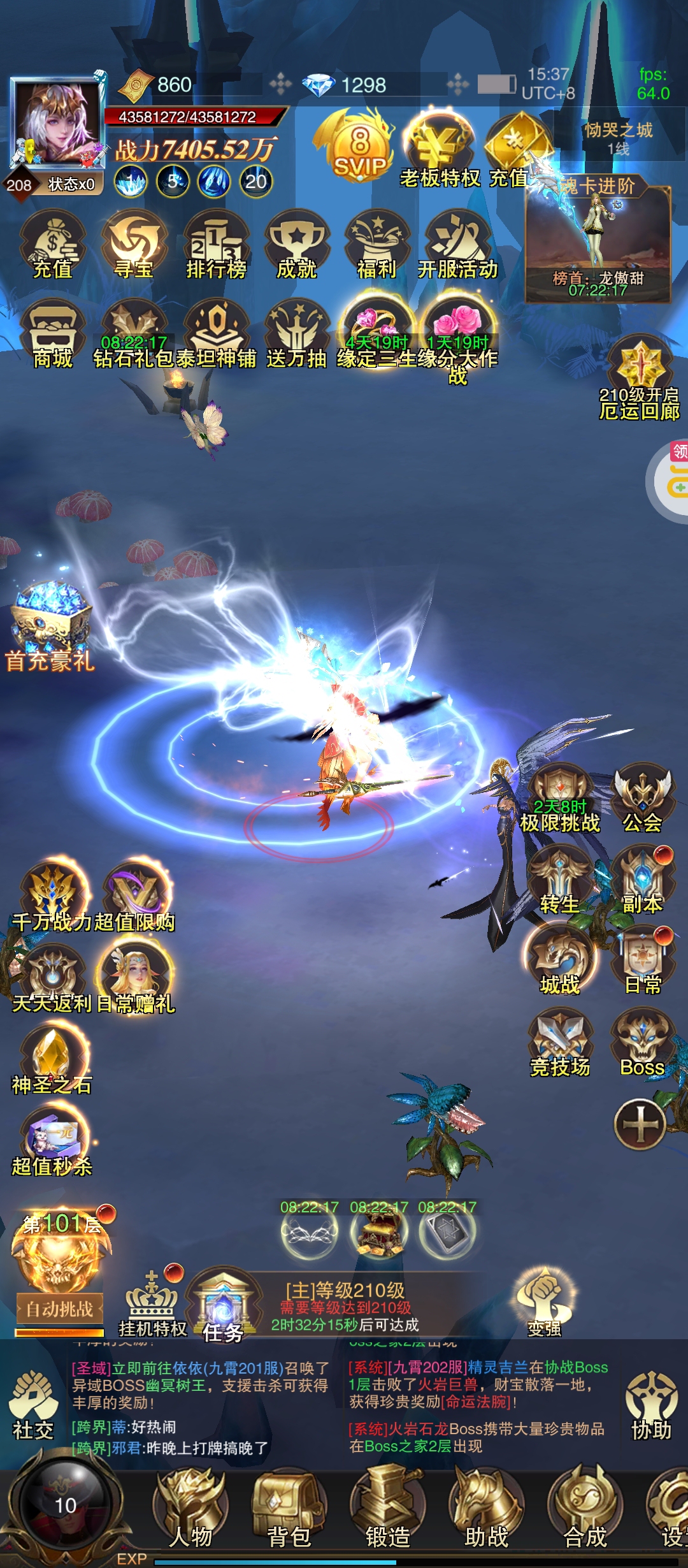
Task: Open the 人物 character panel
Action: tap(191, 1512)
